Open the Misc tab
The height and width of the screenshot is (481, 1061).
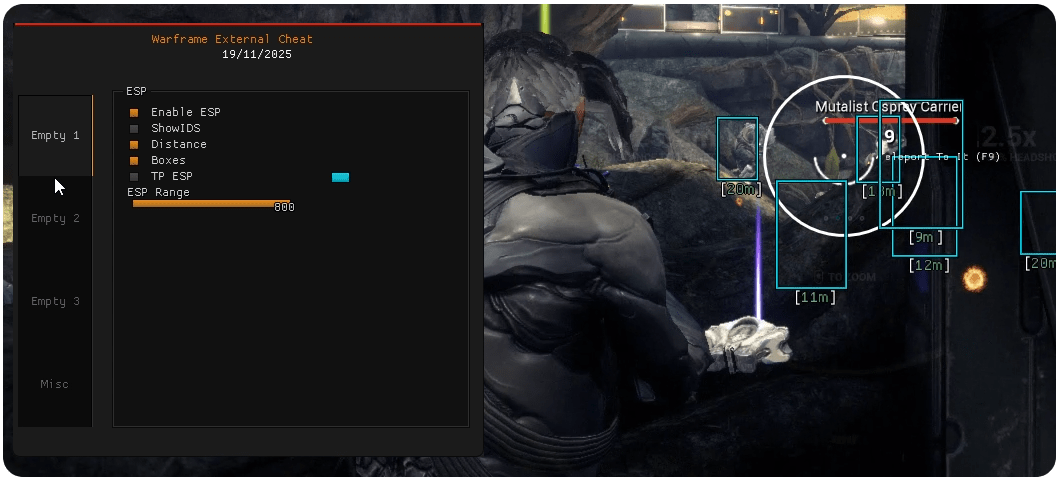55,384
